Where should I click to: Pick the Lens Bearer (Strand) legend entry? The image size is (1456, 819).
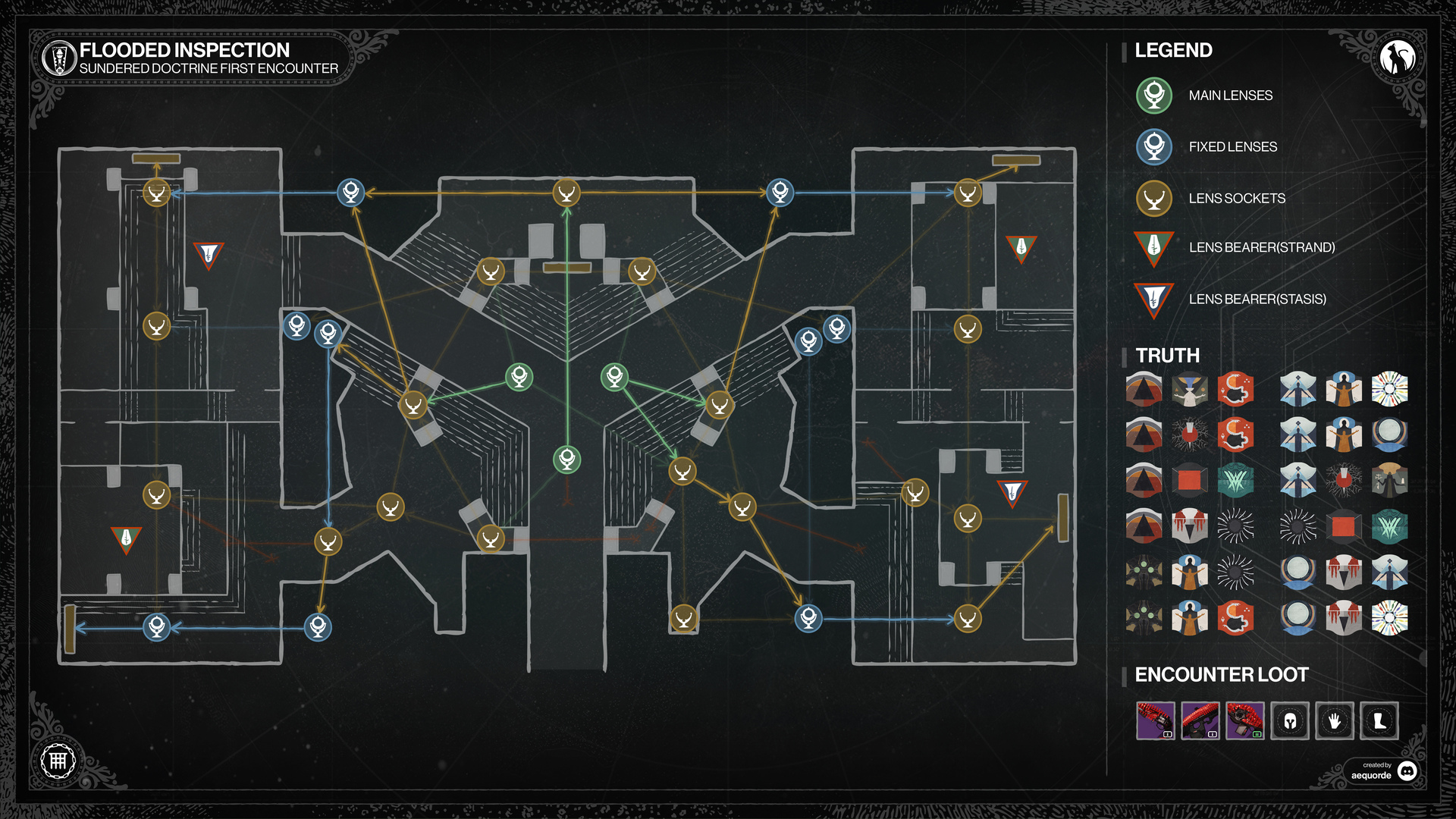(x=1154, y=247)
